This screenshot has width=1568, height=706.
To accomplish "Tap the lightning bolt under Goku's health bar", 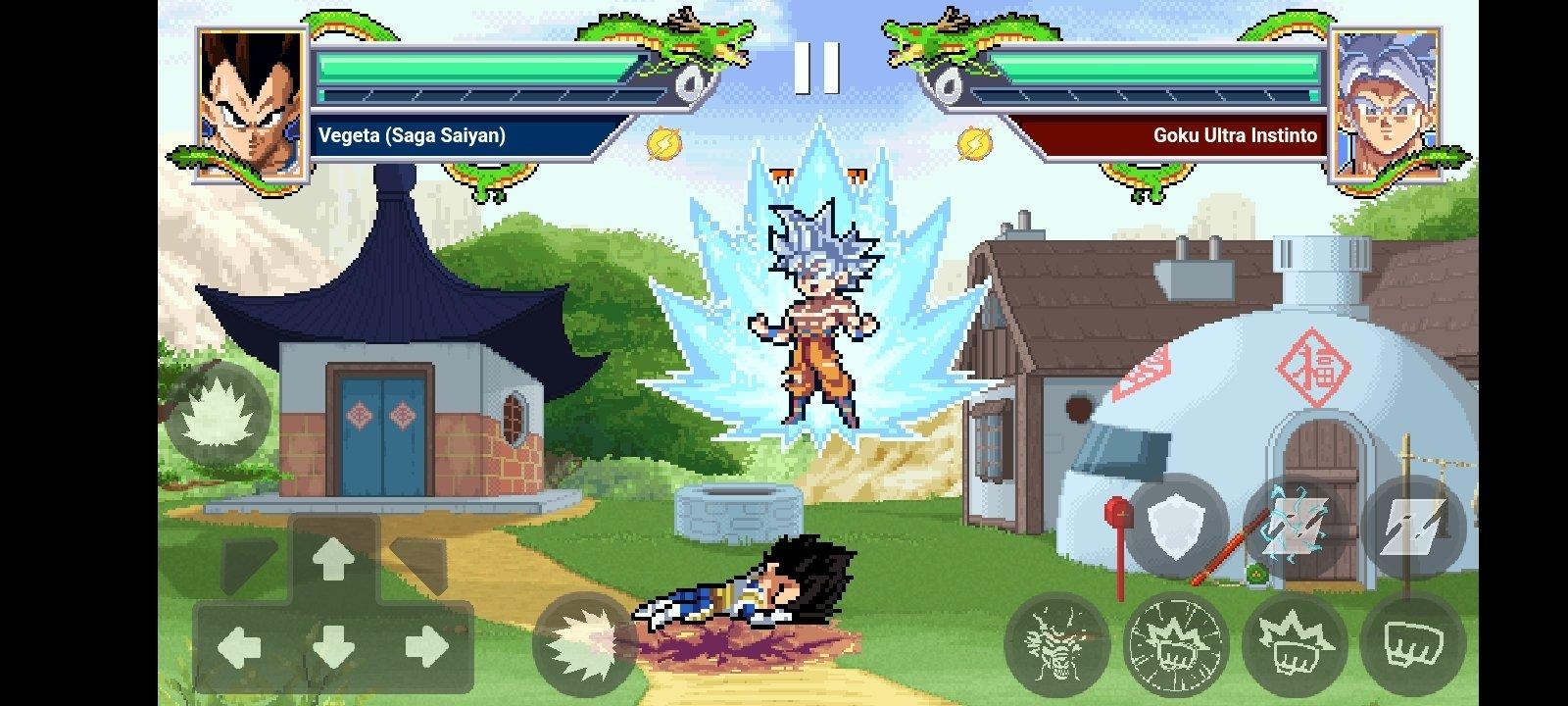I will pyautogui.click(x=973, y=143).
